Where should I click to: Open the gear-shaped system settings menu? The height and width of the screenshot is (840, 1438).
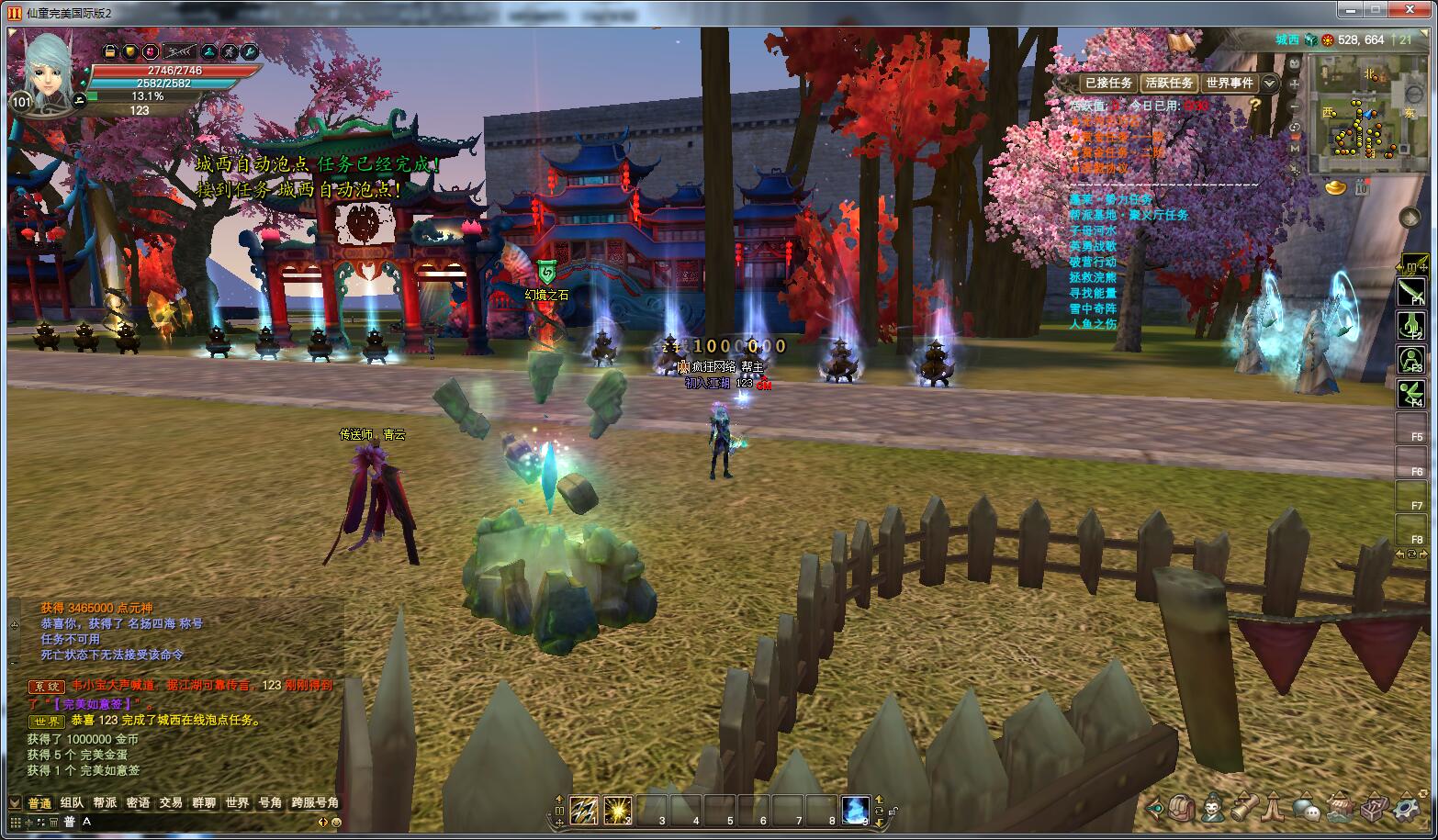(1407, 809)
